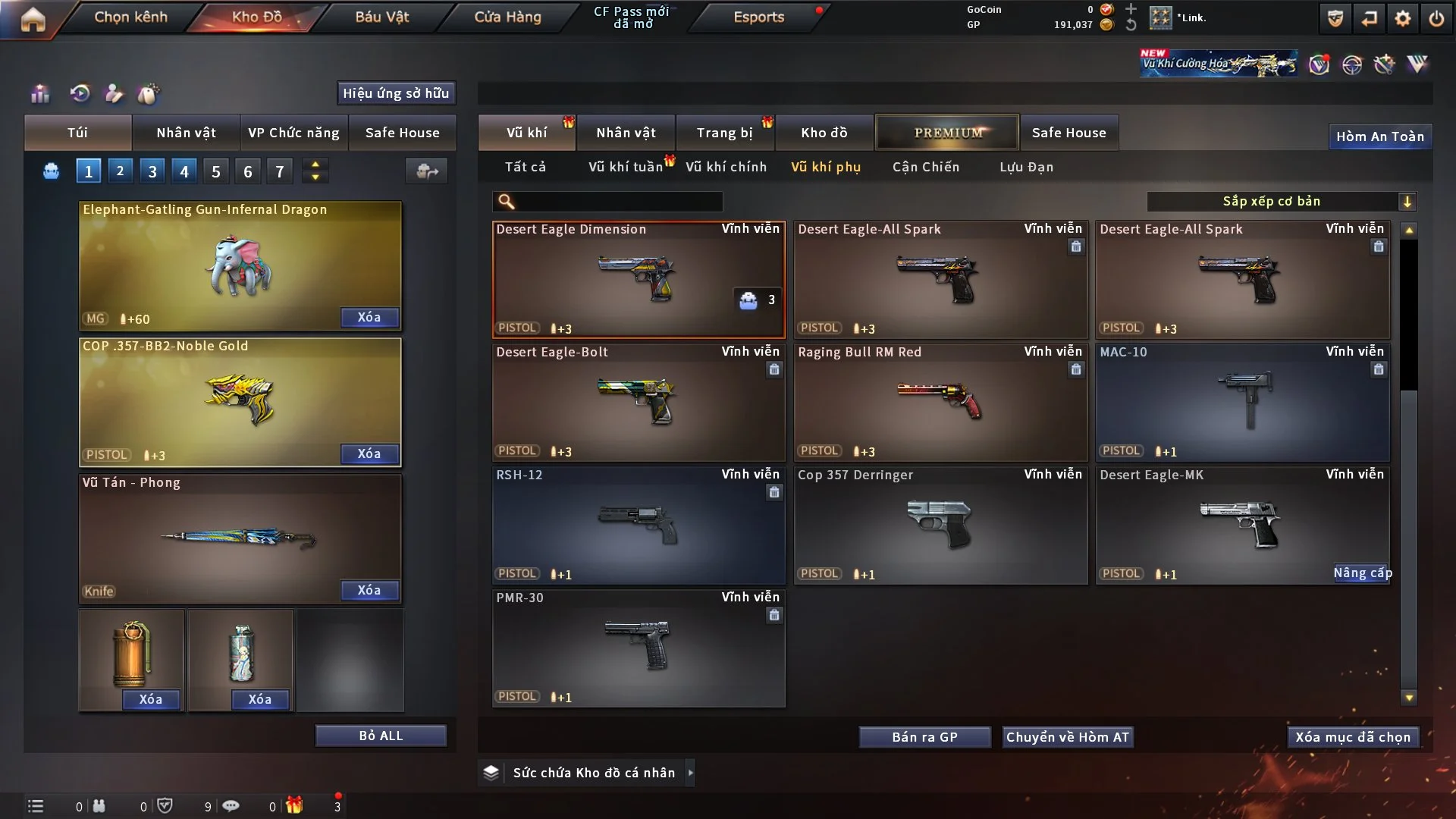Open the Cửa Hàng shop menu
This screenshot has width=1456, height=819.
(507, 17)
